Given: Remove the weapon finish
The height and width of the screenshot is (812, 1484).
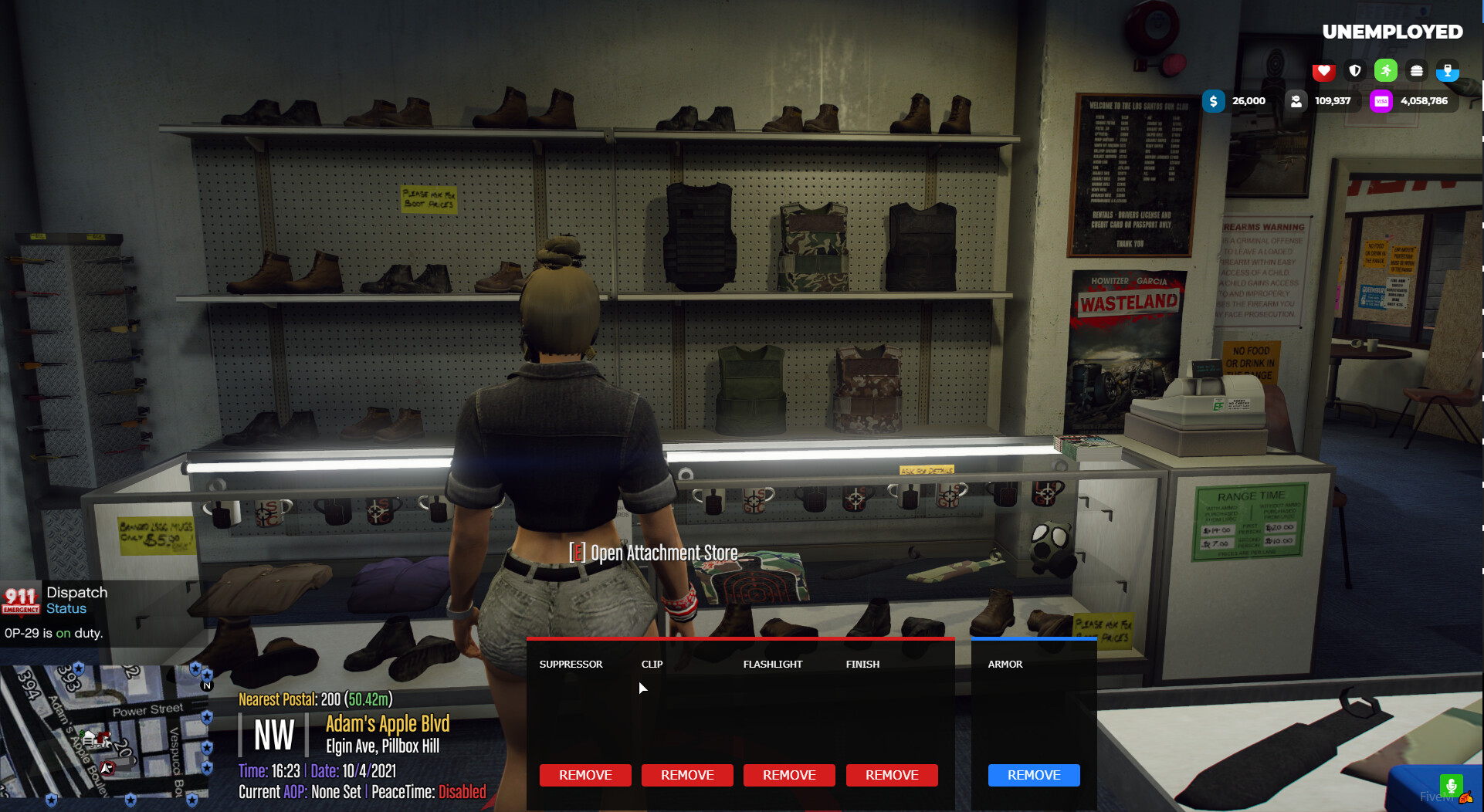Looking at the screenshot, I should (892, 775).
